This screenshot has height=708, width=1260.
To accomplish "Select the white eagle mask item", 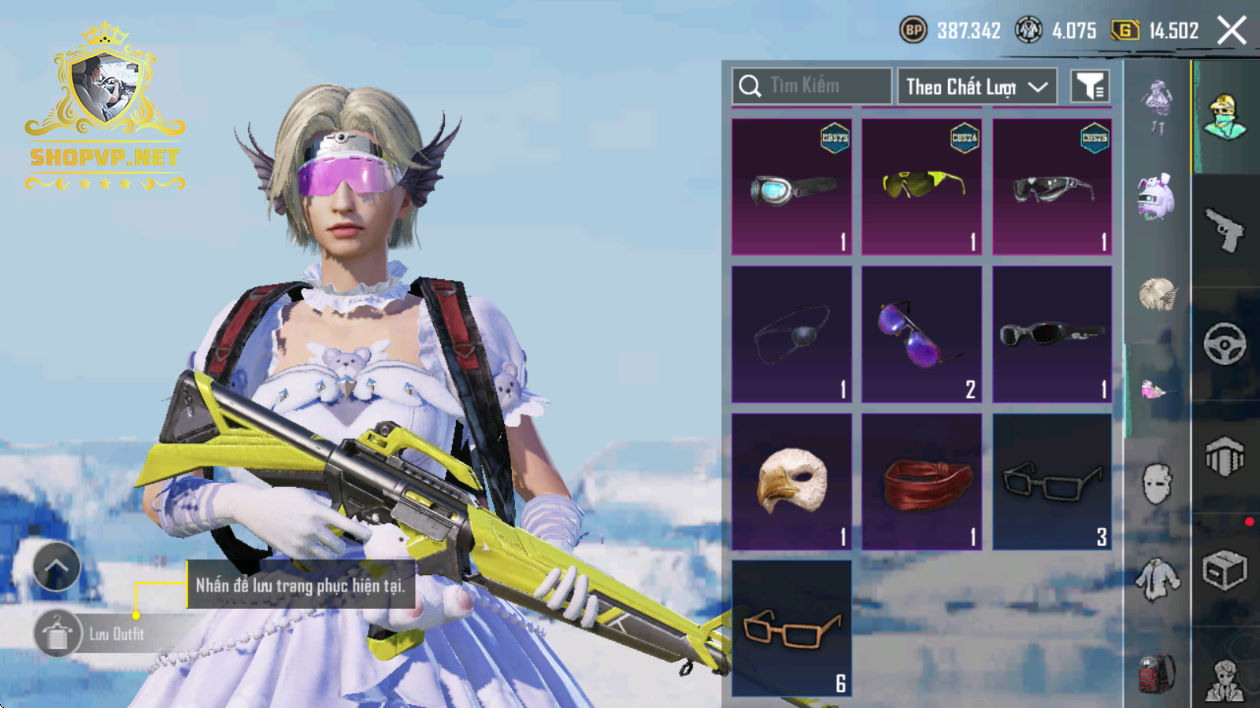I will pos(792,482).
